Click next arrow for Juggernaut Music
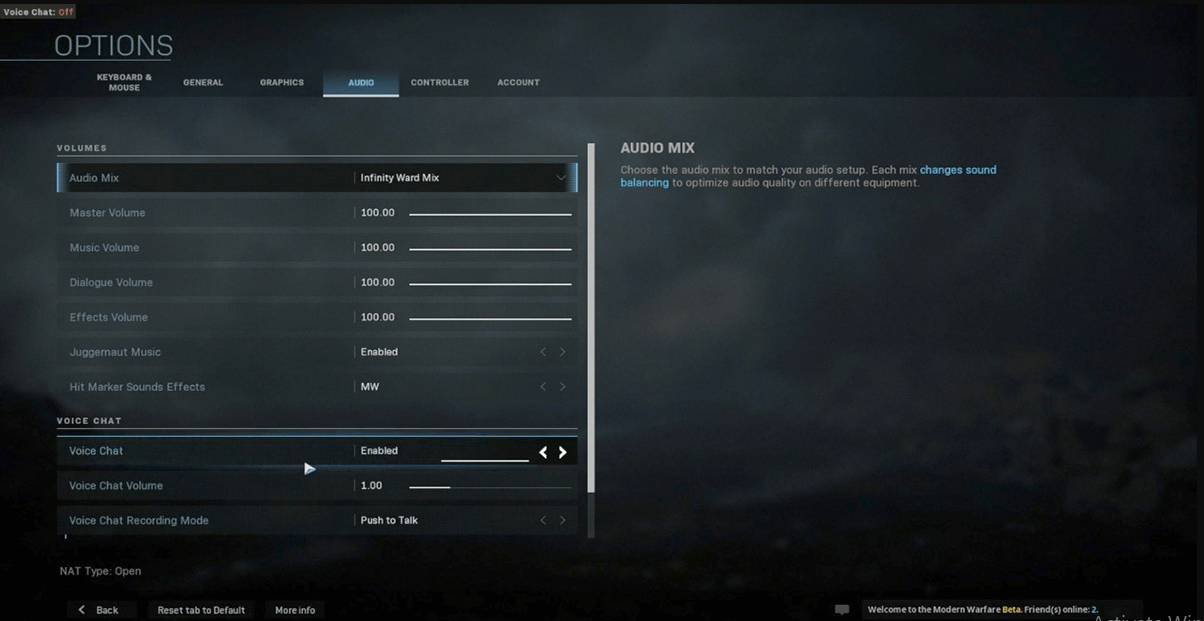The image size is (1204, 621). [x=563, y=352]
